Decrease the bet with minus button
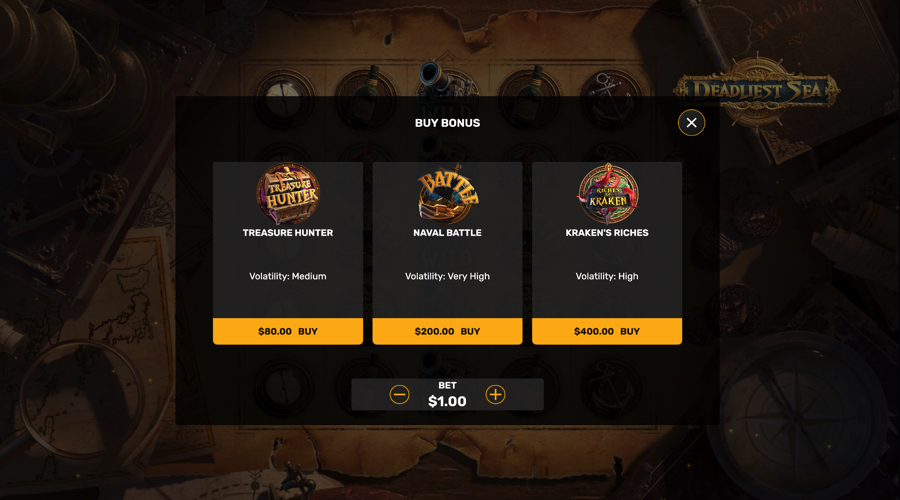 pos(400,395)
